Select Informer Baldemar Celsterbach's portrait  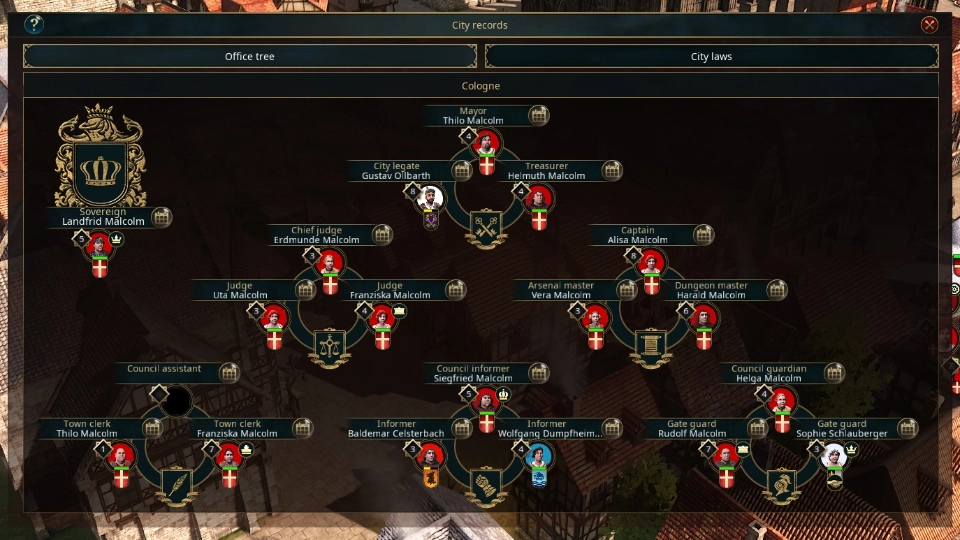[431, 456]
